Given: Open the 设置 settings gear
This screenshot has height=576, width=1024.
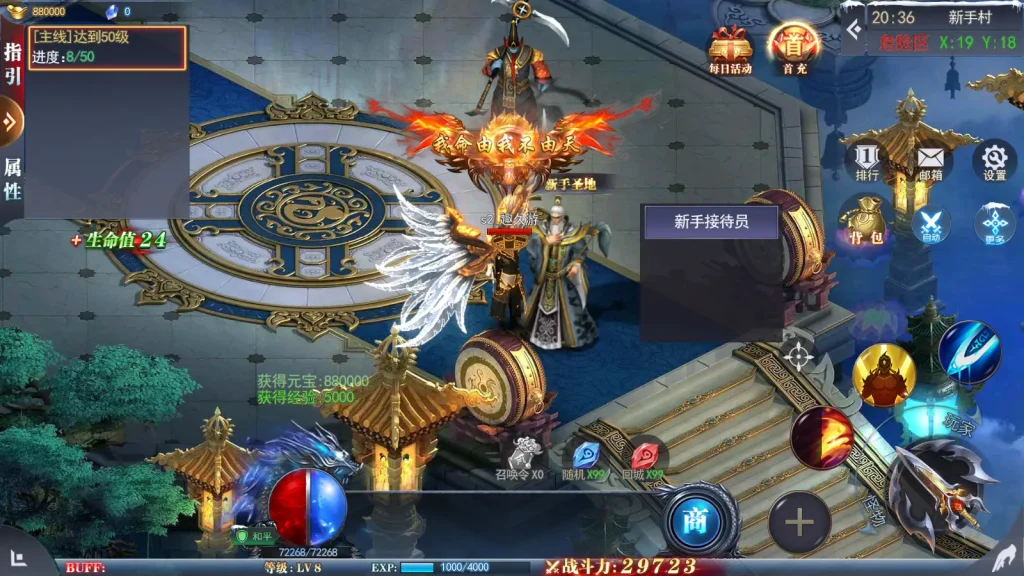Looking at the screenshot, I should 994,161.
